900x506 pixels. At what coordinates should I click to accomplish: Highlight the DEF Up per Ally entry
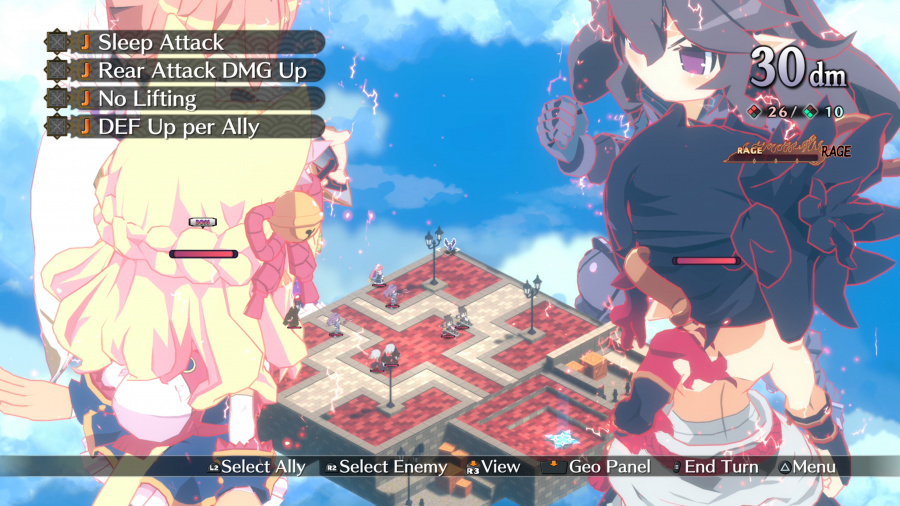(185, 127)
